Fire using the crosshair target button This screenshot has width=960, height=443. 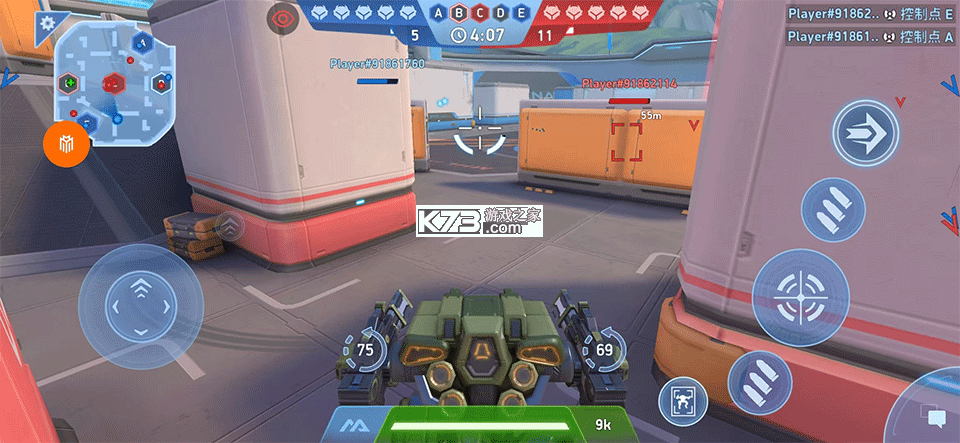coord(800,297)
